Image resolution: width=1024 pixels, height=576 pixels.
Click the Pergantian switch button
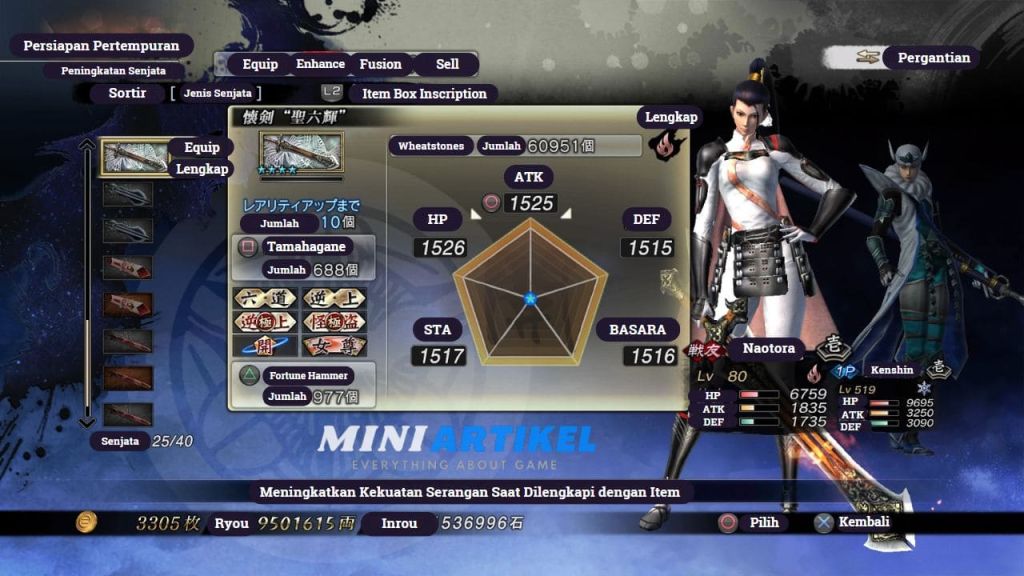click(x=932, y=57)
